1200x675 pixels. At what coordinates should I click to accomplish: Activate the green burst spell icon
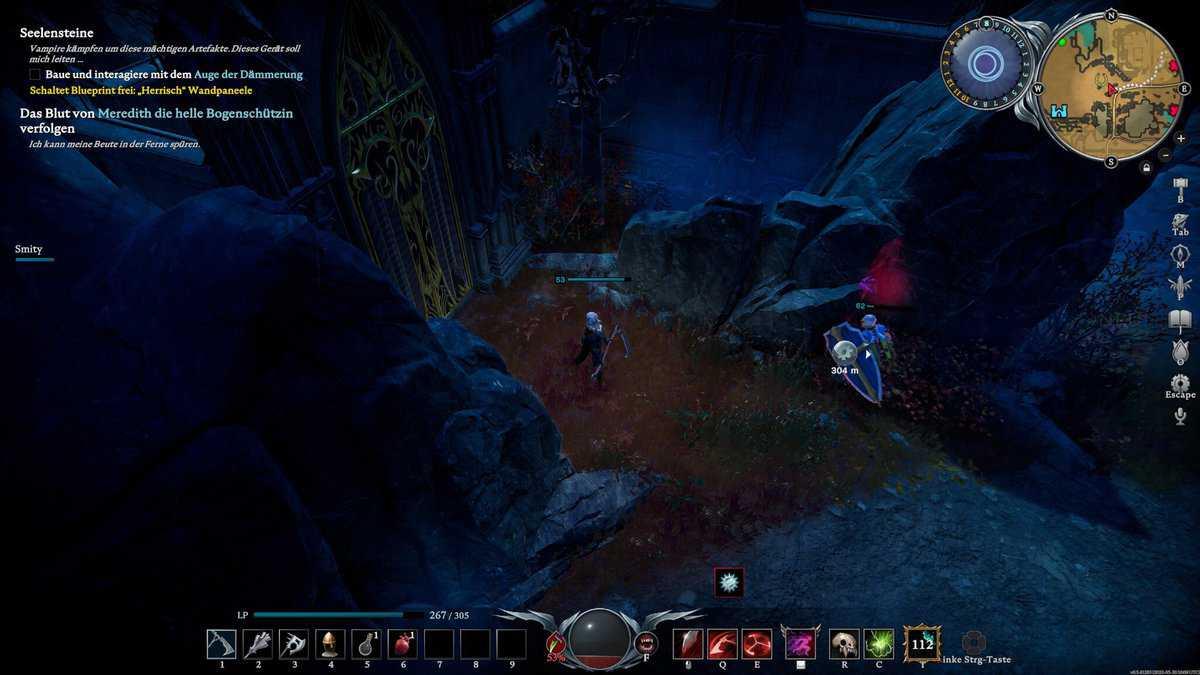point(879,644)
